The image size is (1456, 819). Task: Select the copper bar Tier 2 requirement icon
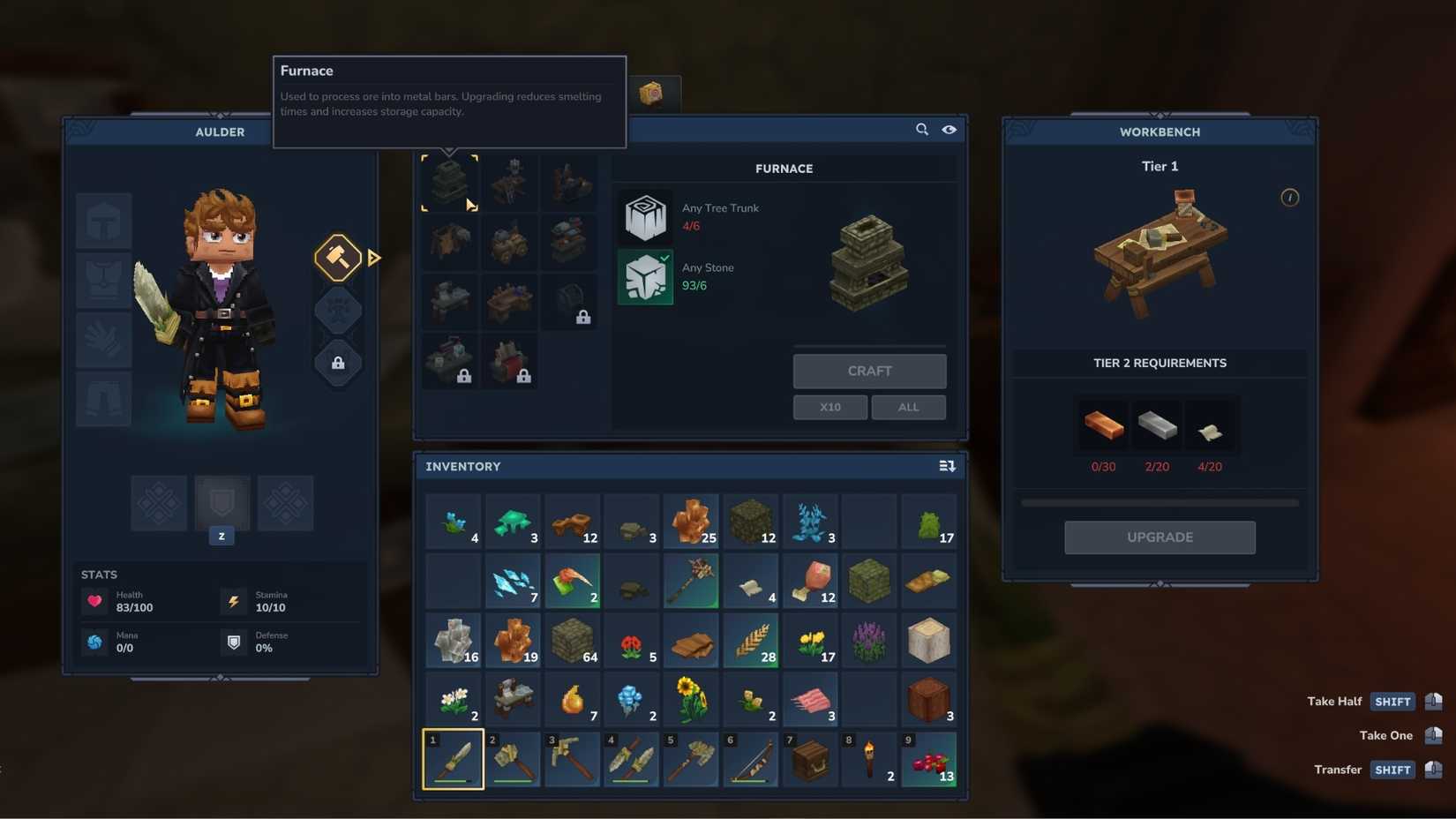[1103, 426]
